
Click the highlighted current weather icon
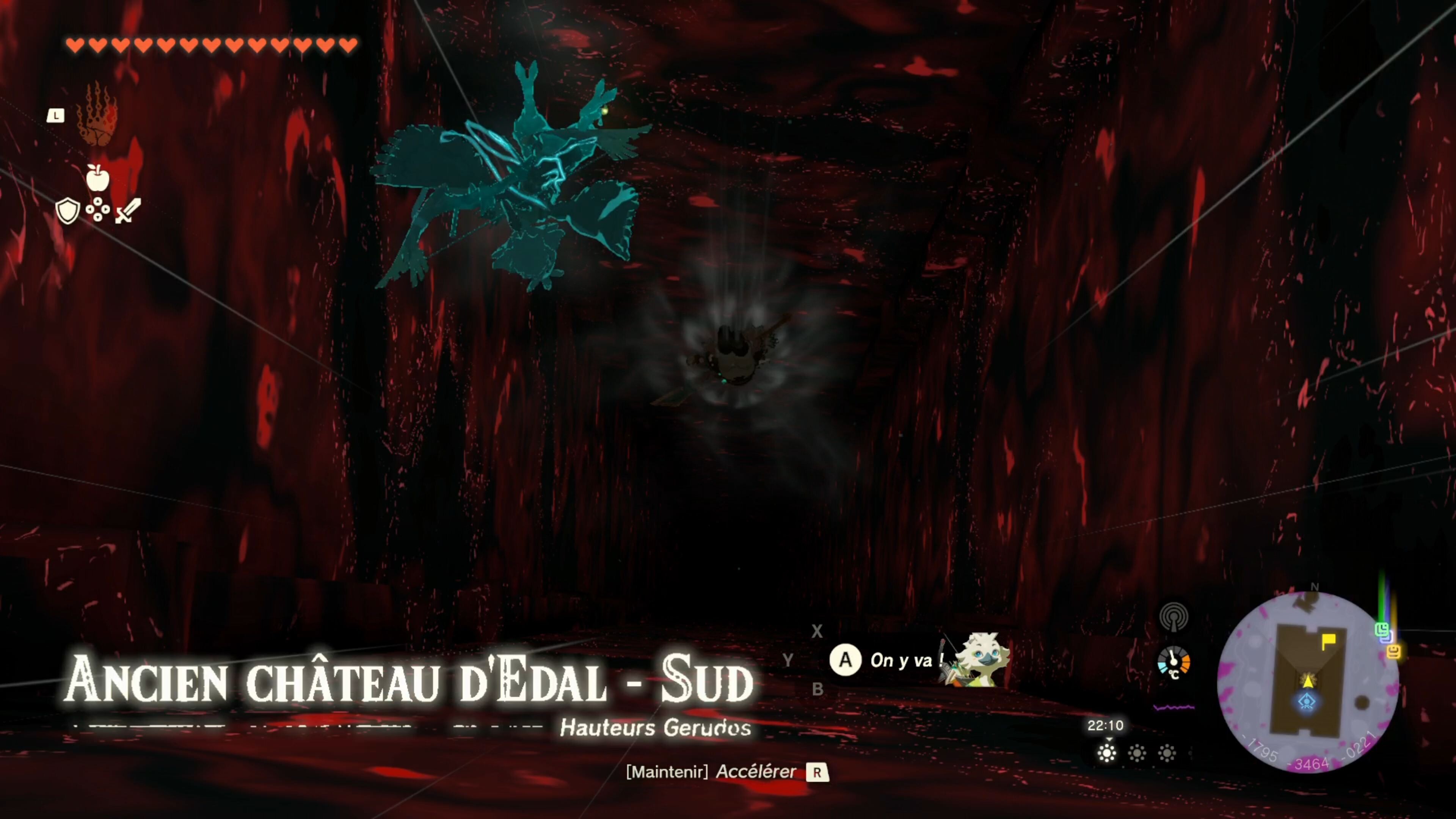point(1107,753)
